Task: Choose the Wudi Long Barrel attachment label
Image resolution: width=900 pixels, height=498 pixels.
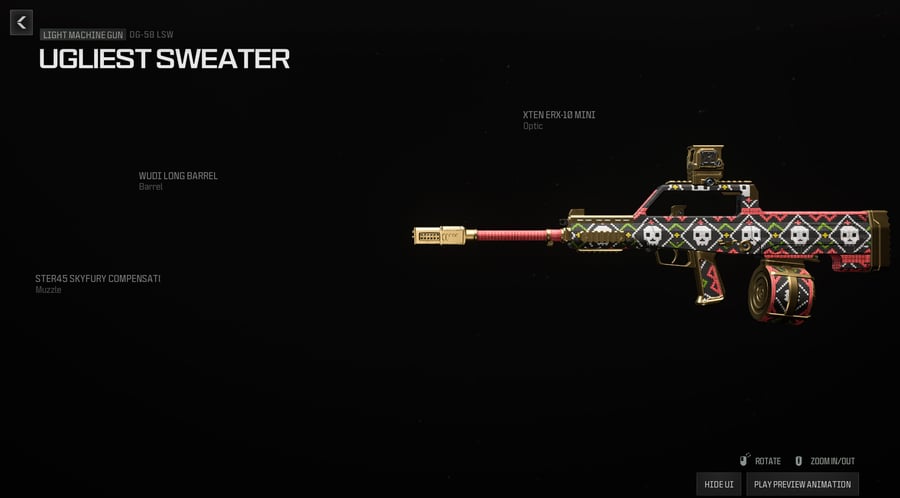Action: coord(178,176)
